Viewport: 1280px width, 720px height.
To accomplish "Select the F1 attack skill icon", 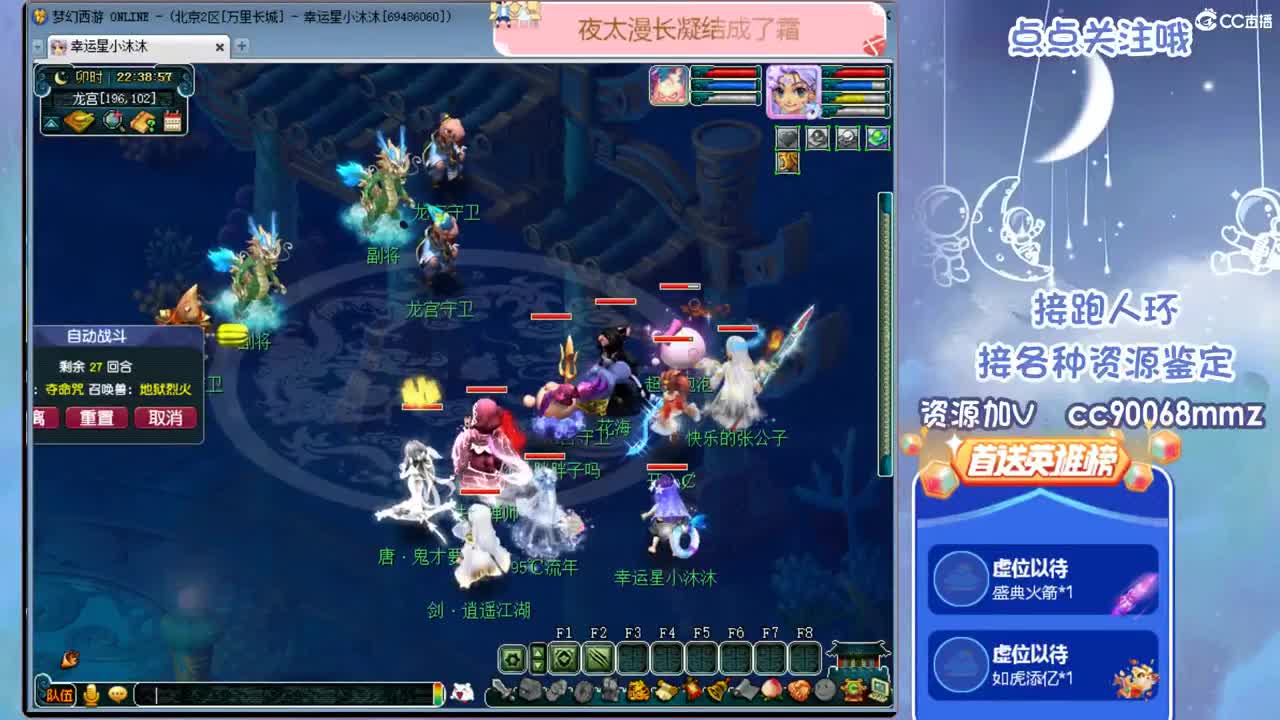I will point(565,658).
